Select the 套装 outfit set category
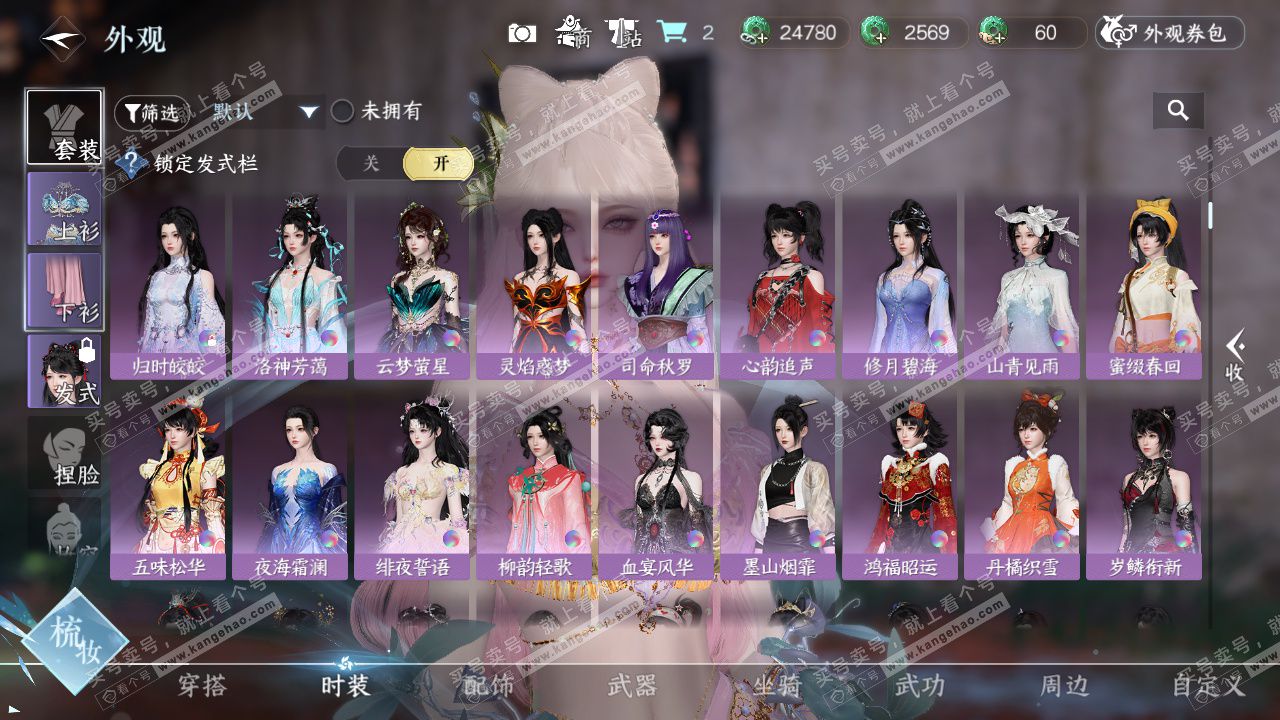The image size is (1280, 720). pyautogui.click(x=65, y=128)
